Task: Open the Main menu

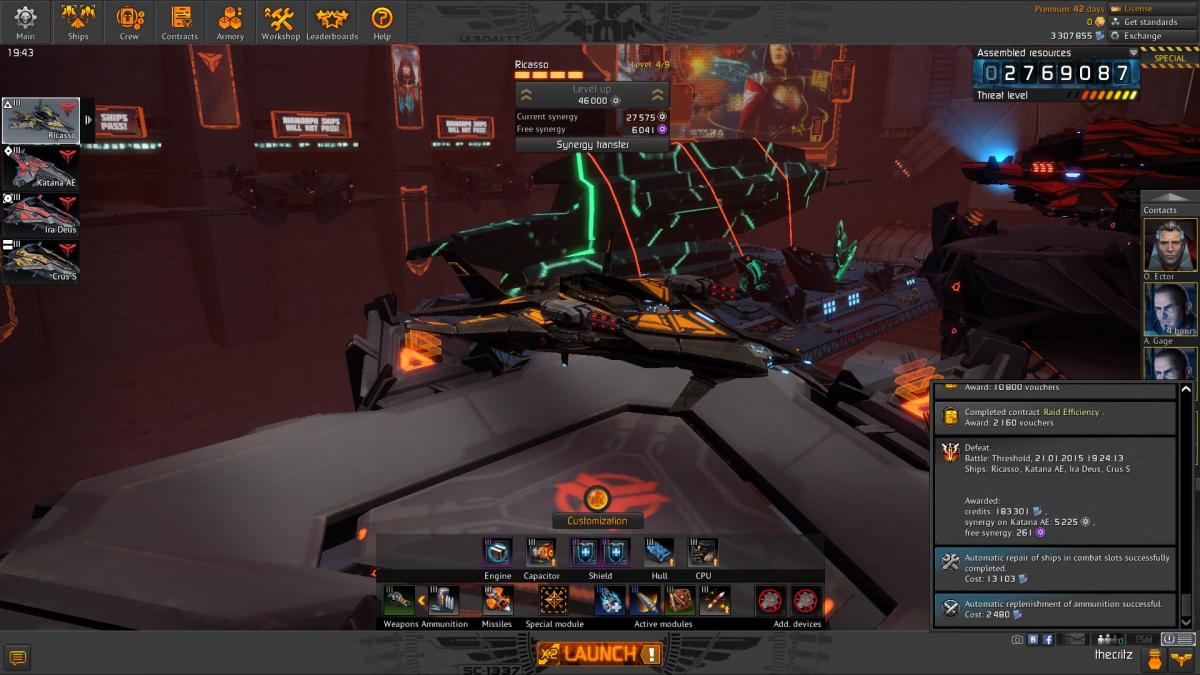Action: (25, 22)
